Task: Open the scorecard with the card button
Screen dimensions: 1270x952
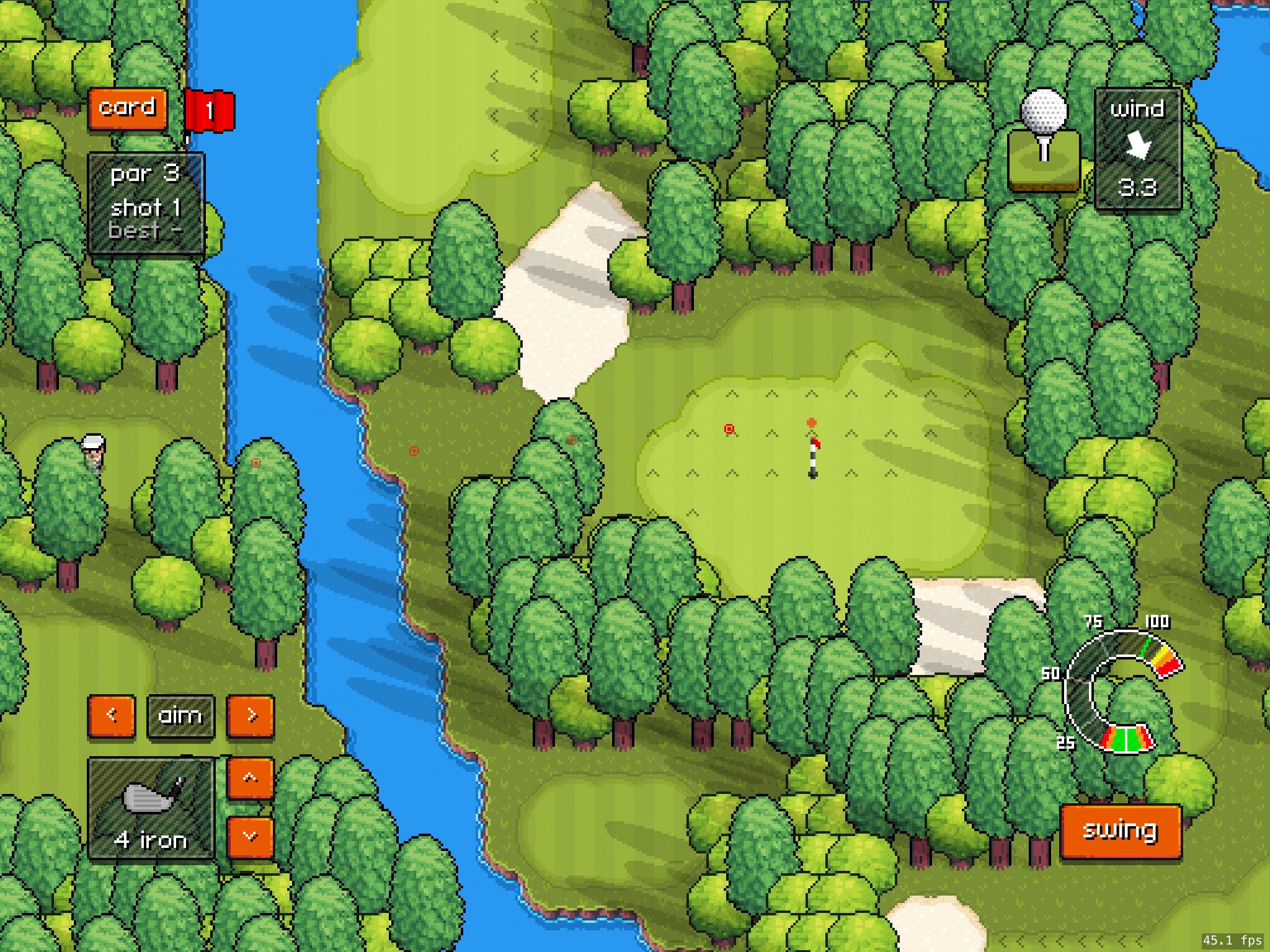Action: 127,107
